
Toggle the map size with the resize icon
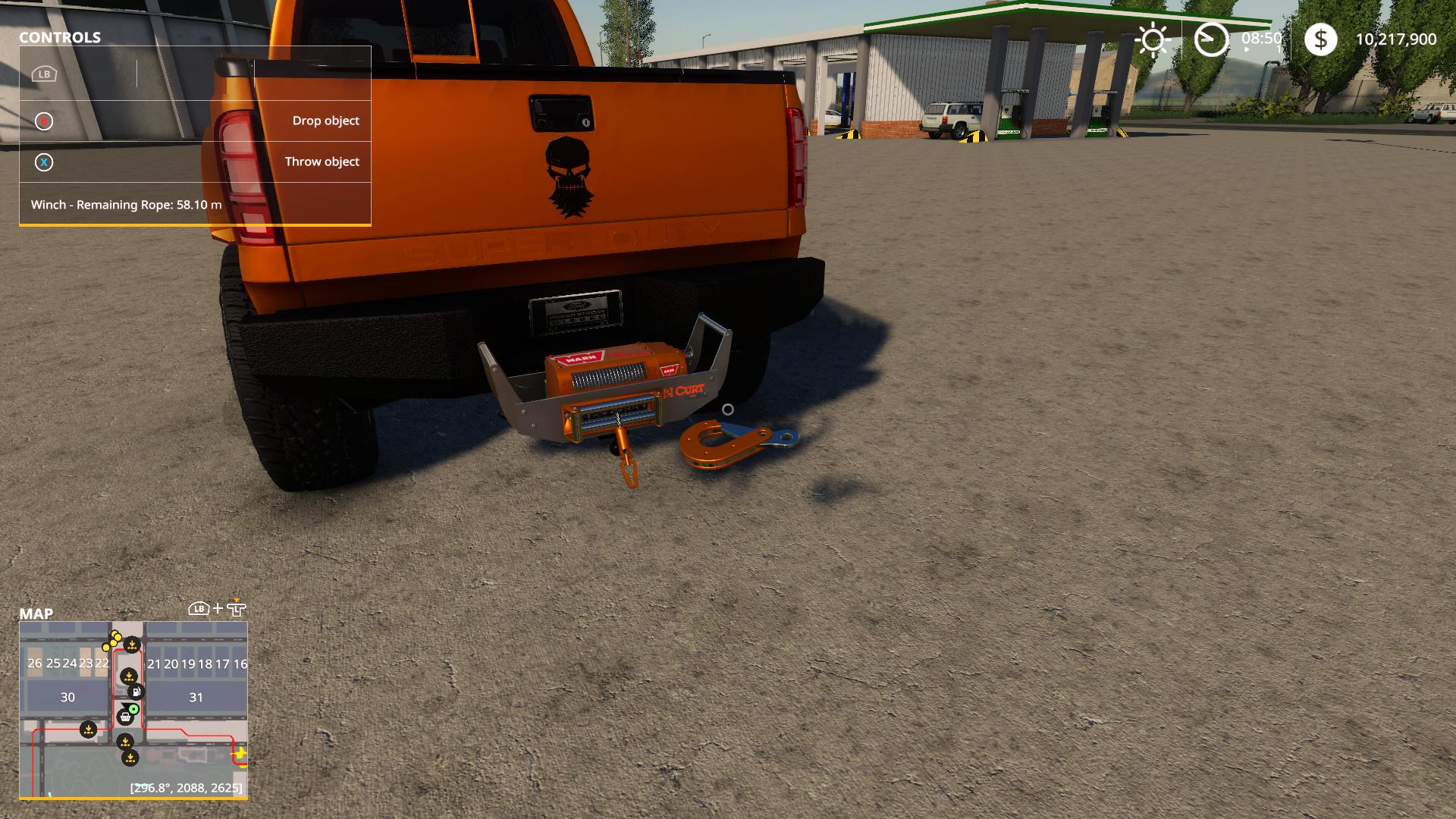tap(237, 608)
